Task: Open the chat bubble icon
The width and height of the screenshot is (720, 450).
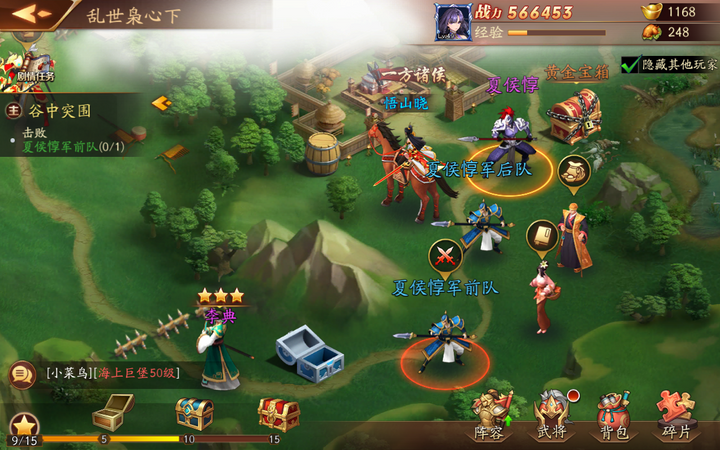Action: coord(19,374)
